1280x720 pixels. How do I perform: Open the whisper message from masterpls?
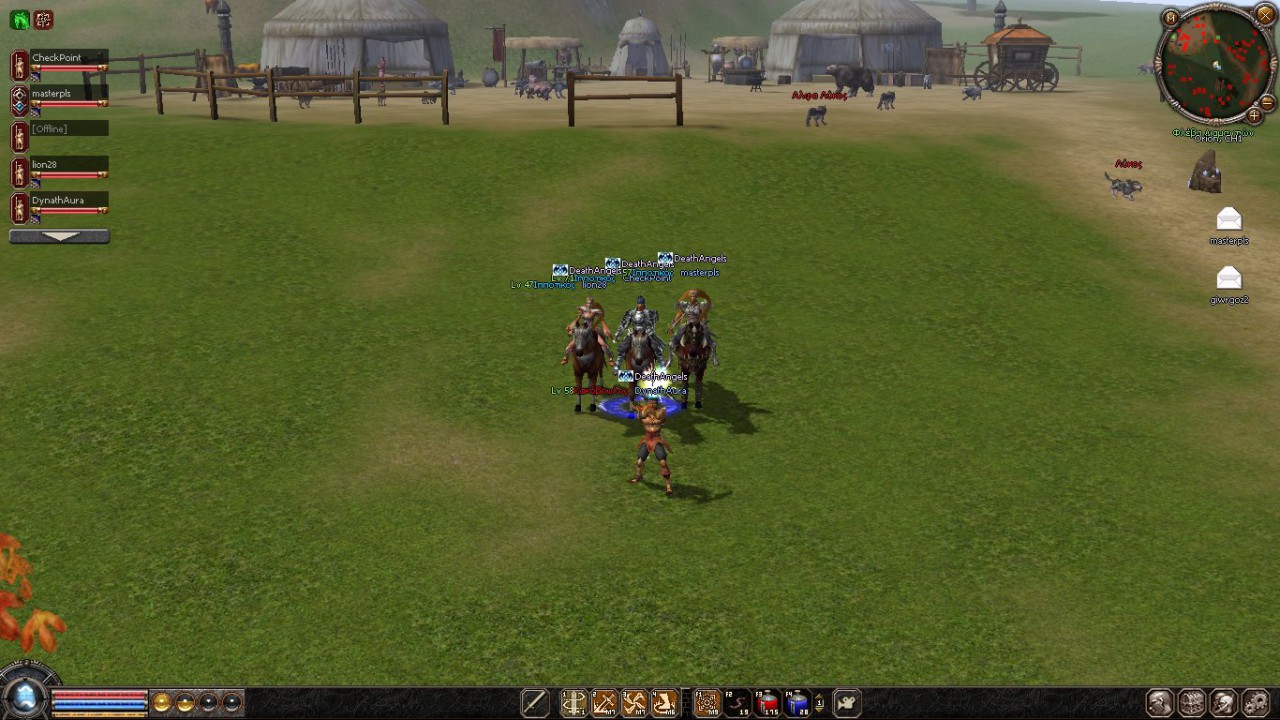tap(1229, 220)
